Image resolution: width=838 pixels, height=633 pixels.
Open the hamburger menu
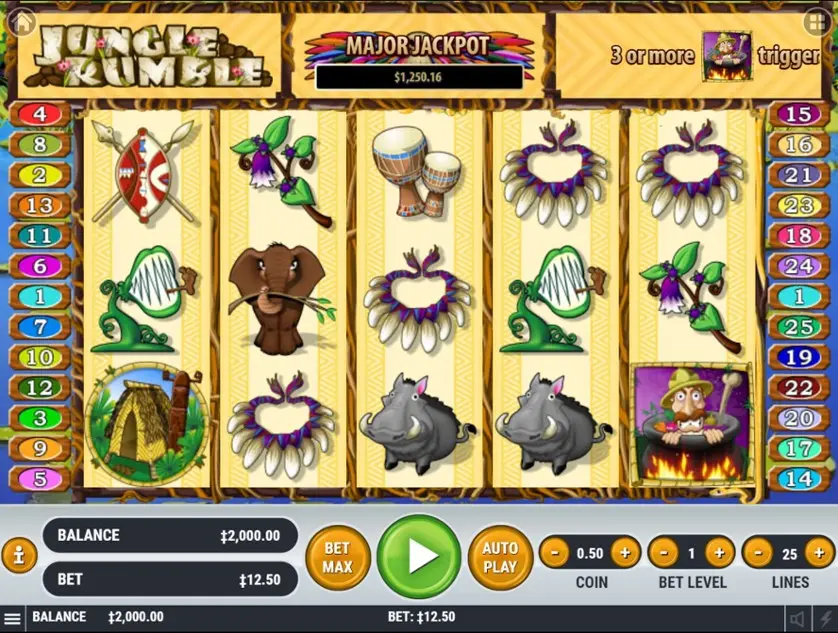pos(12,618)
